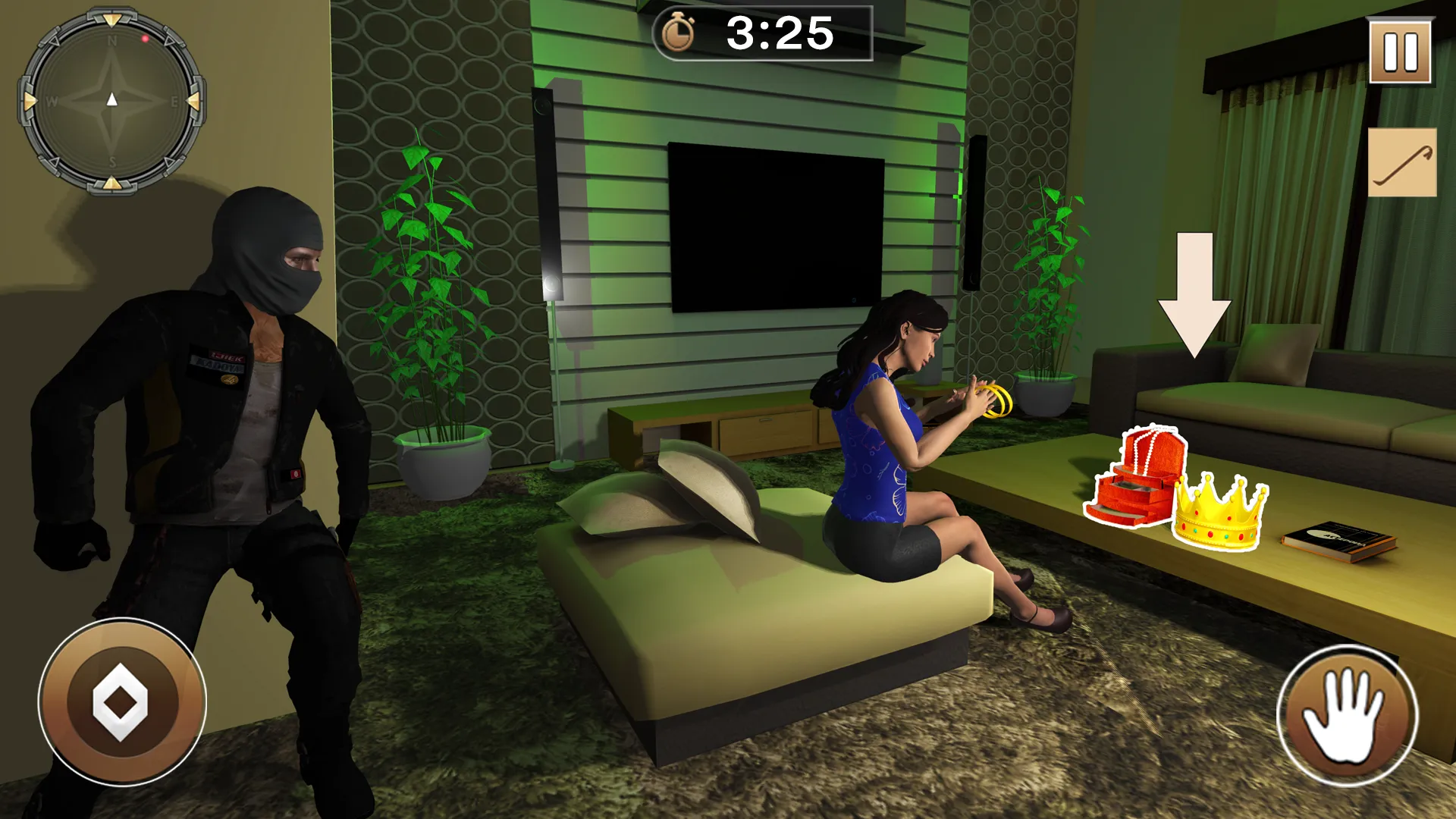The height and width of the screenshot is (819, 1456).
Task: Click the south point of the compass
Action: point(112,161)
